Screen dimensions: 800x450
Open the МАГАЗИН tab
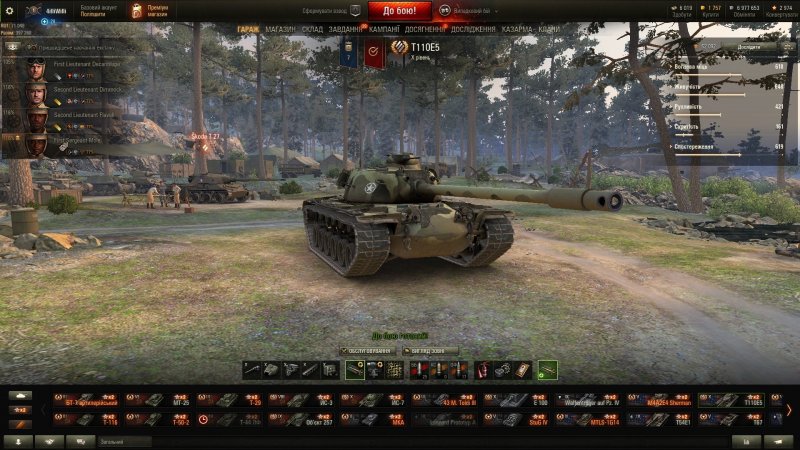281,30
